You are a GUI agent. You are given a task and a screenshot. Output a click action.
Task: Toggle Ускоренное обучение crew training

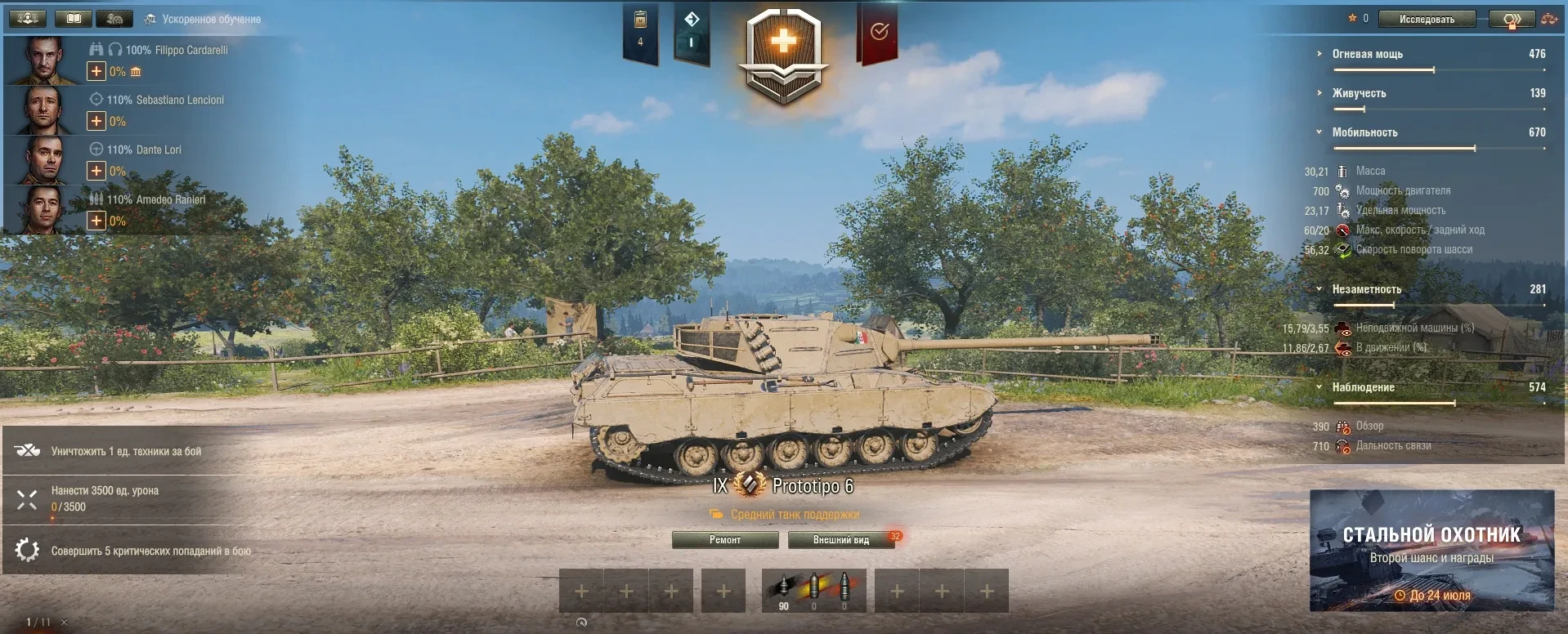tap(203, 19)
